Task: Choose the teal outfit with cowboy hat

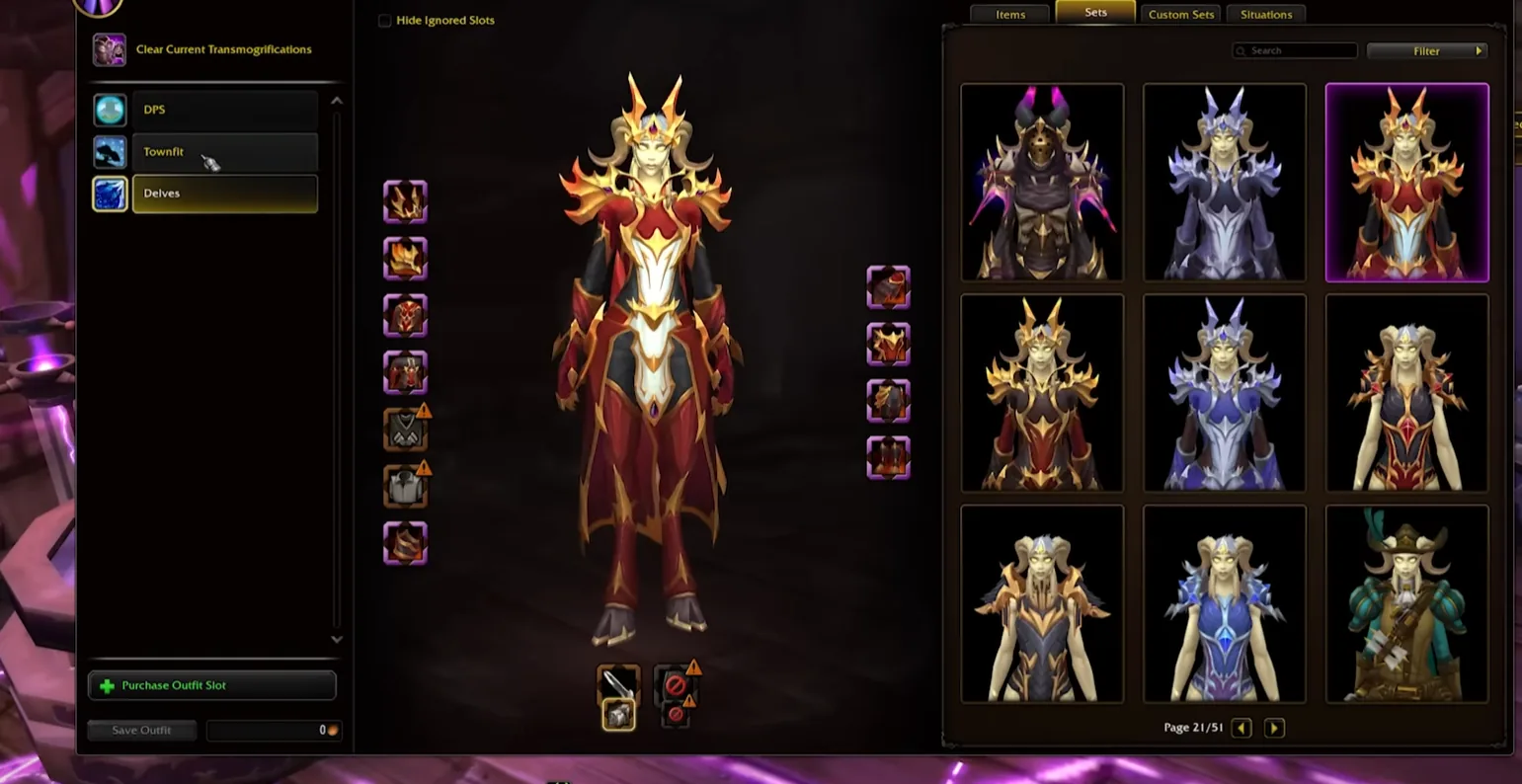Action: coord(1406,604)
